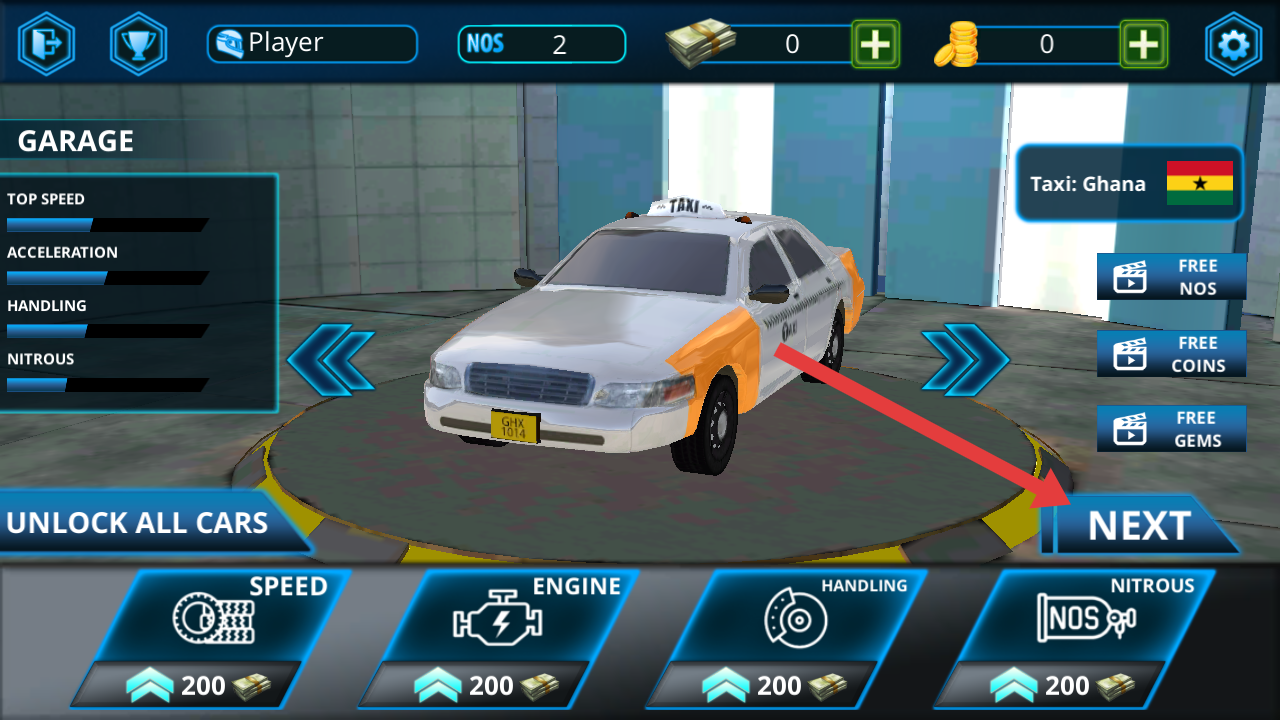1280x720 pixels.
Task: Click the exit door icon
Action: pyautogui.click(x=46, y=44)
